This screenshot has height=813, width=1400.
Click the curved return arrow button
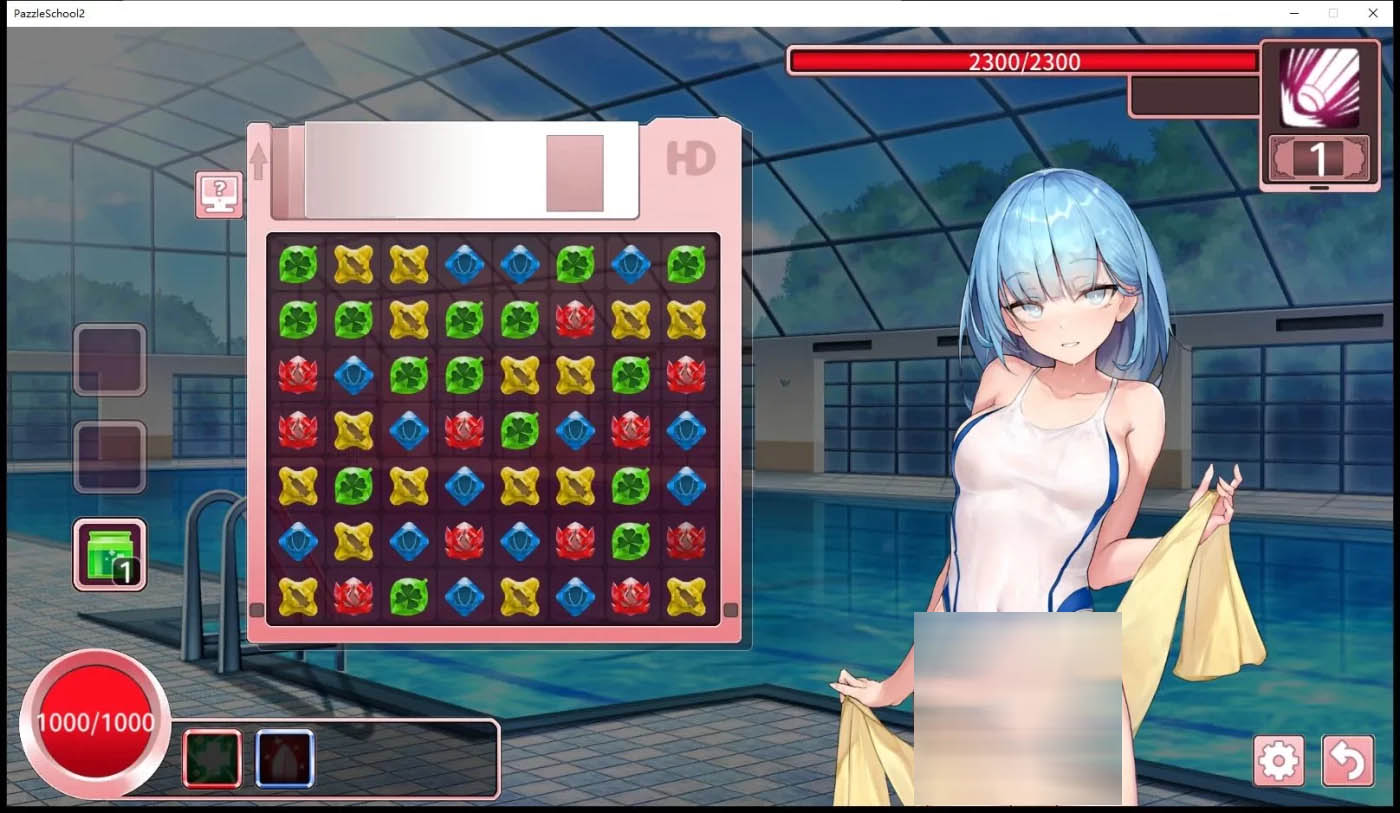point(1347,762)
